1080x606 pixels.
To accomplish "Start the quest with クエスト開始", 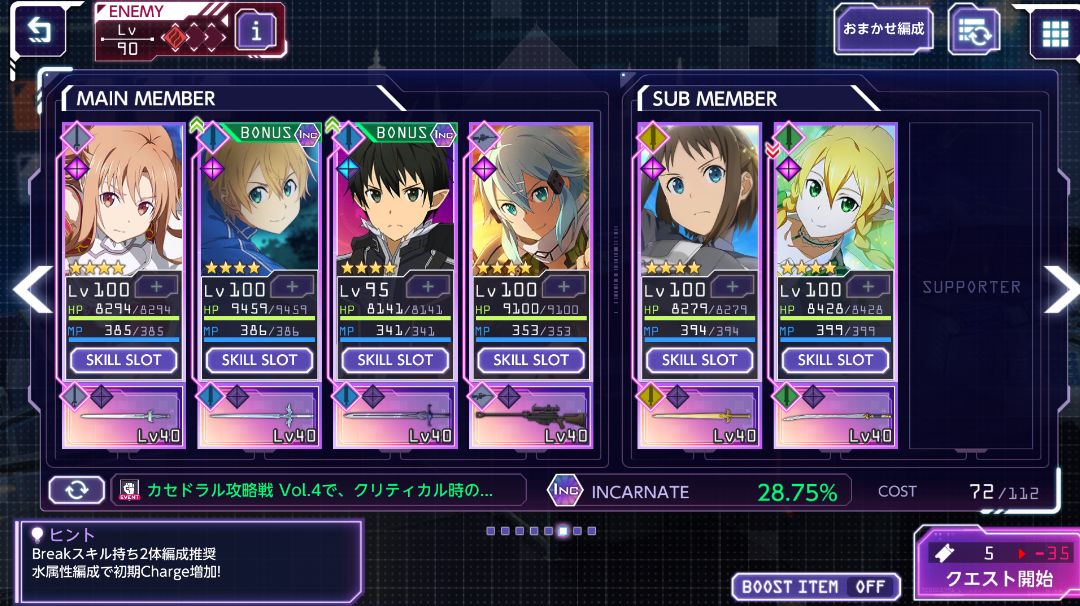I will 997,566.
